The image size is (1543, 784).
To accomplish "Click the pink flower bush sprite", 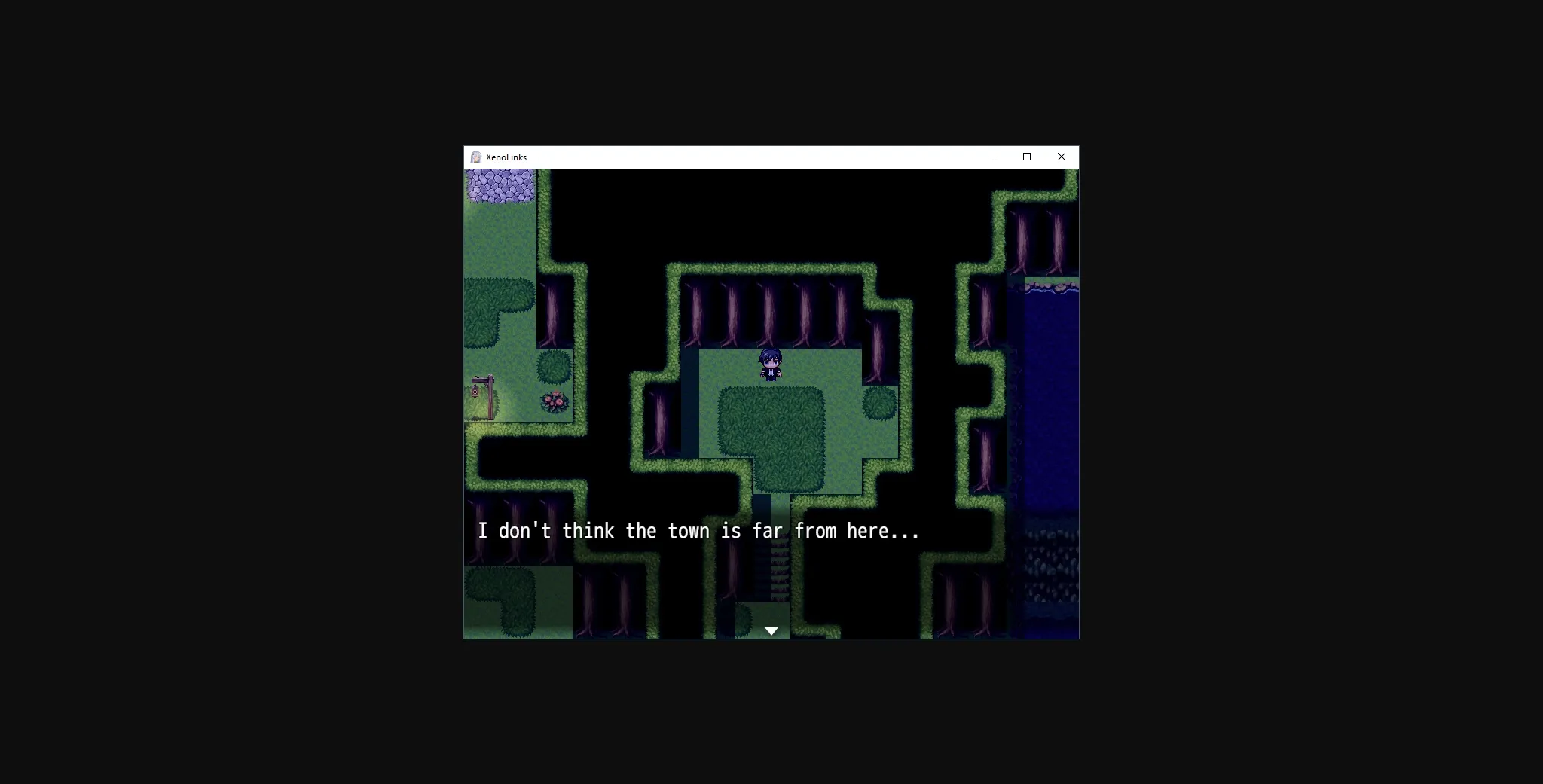I will 553,402.
